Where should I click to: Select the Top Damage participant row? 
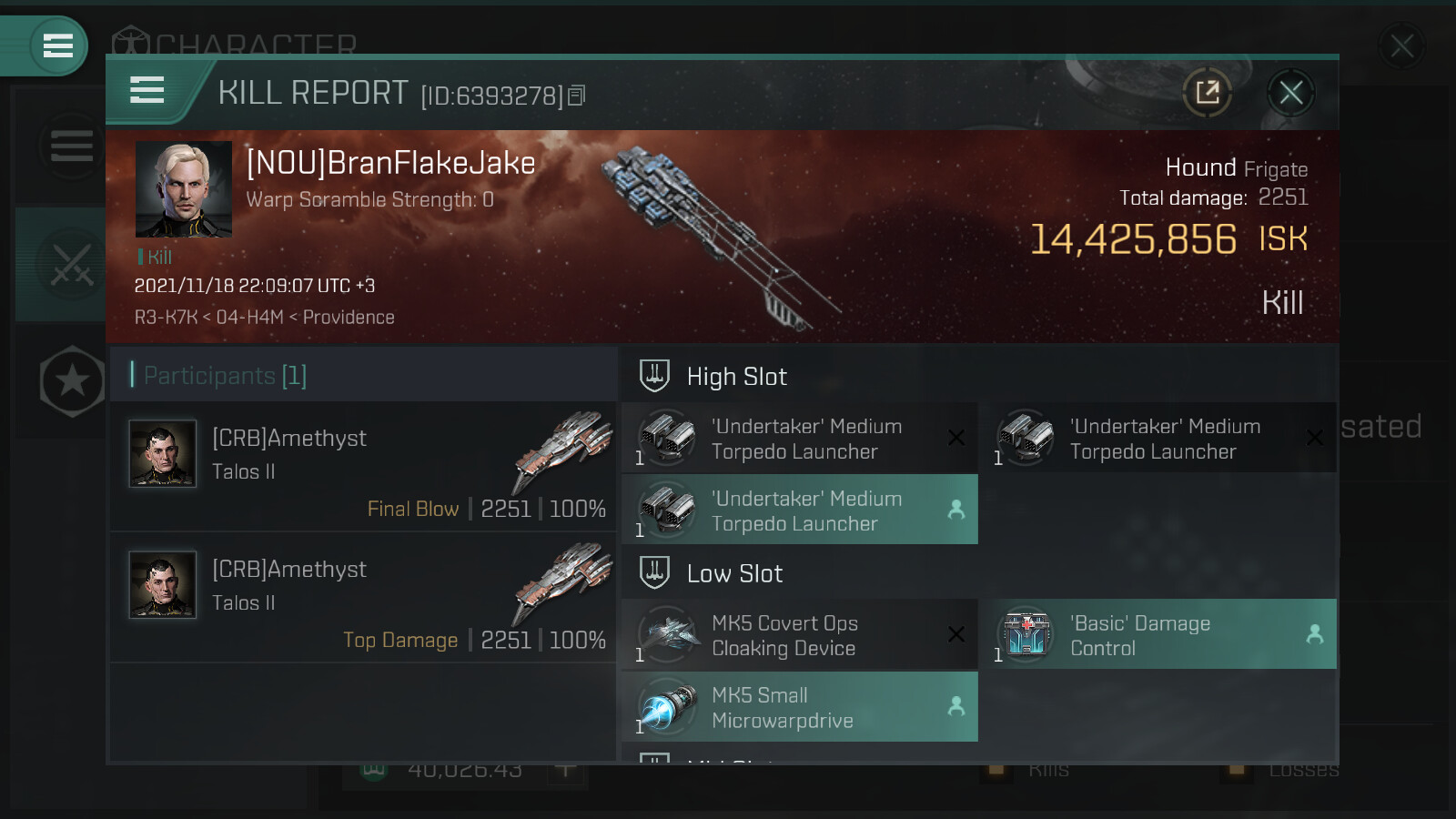point(362,598)
